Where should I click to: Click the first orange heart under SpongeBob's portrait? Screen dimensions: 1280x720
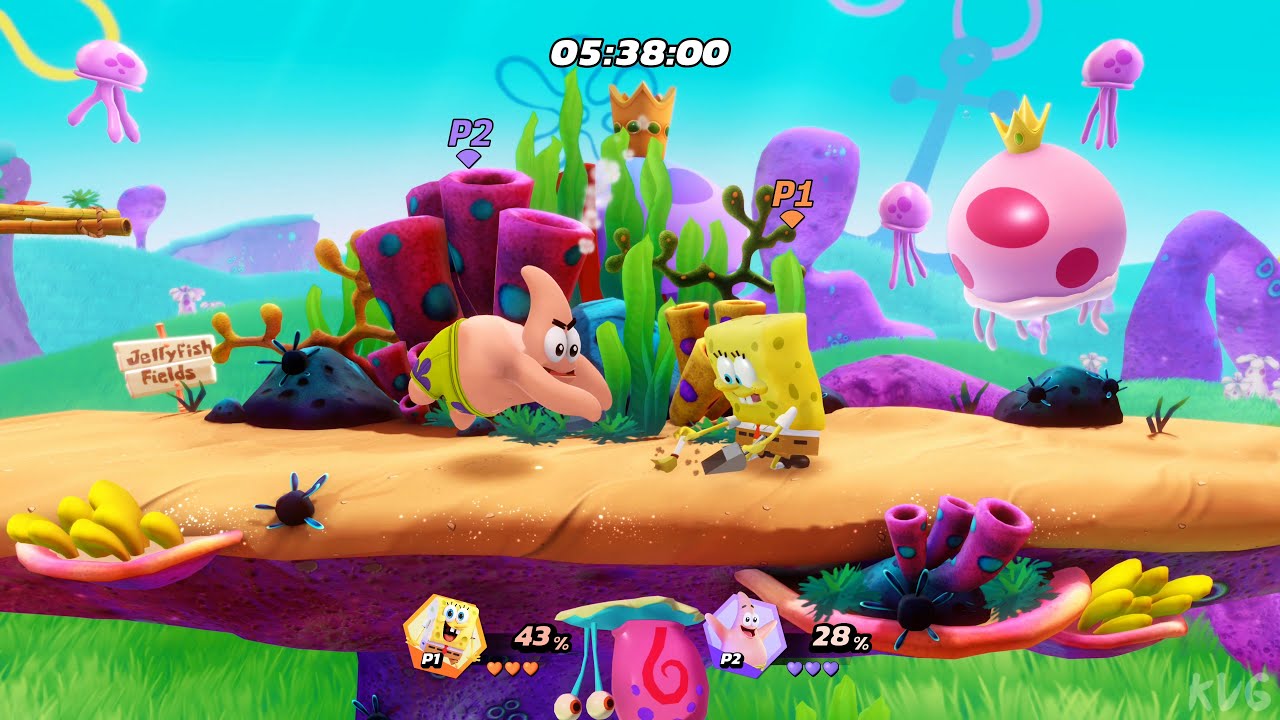(492, 668)
